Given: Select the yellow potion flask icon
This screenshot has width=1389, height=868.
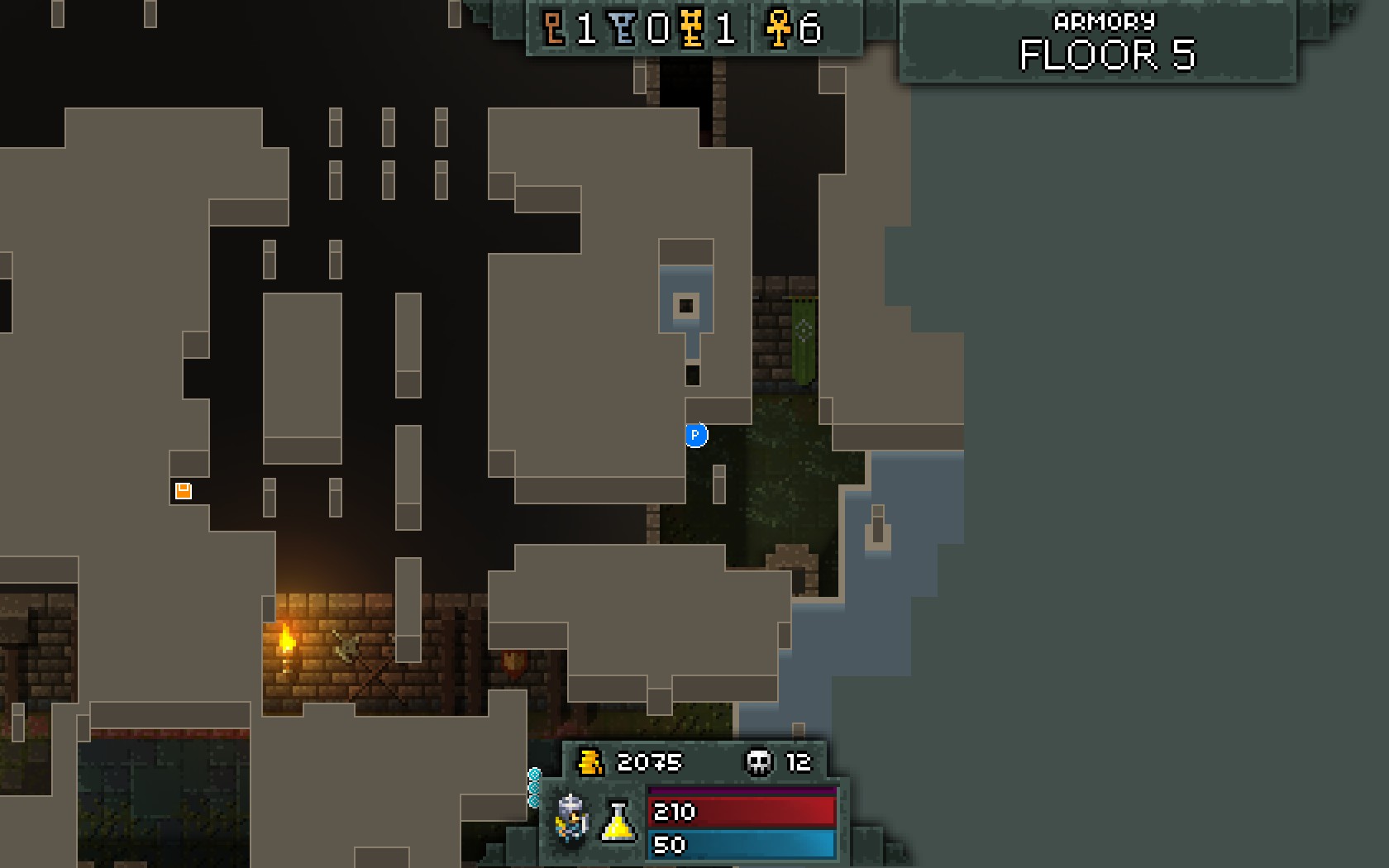Looking at the screenshot, I should (618, 821).
